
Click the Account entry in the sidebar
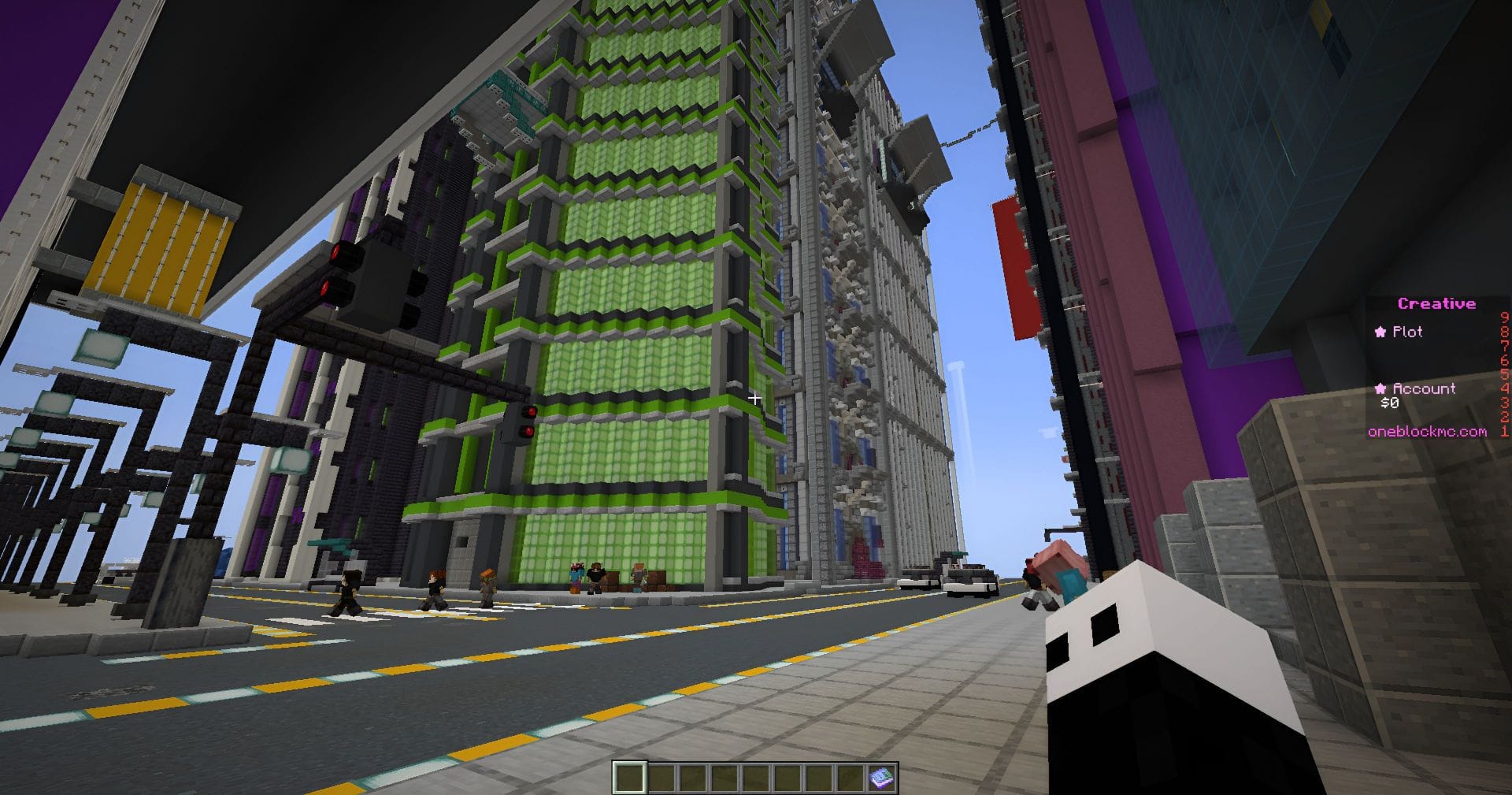1425,388
